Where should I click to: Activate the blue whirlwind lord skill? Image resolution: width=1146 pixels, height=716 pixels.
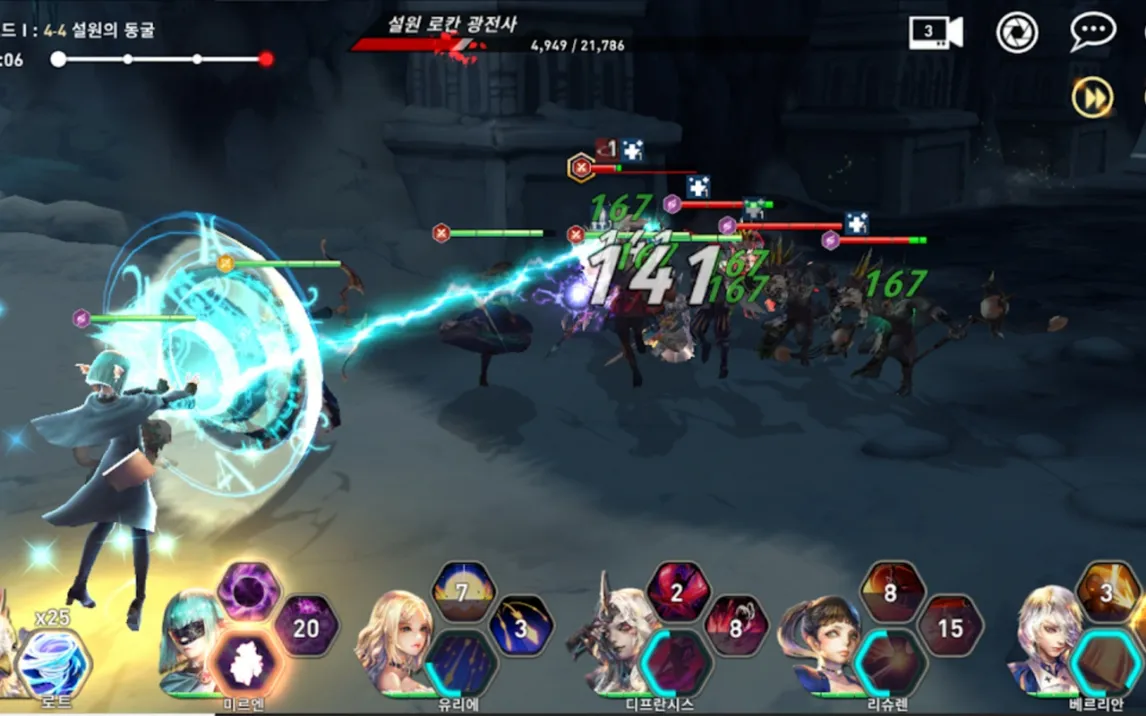click(x=52, y=663)
